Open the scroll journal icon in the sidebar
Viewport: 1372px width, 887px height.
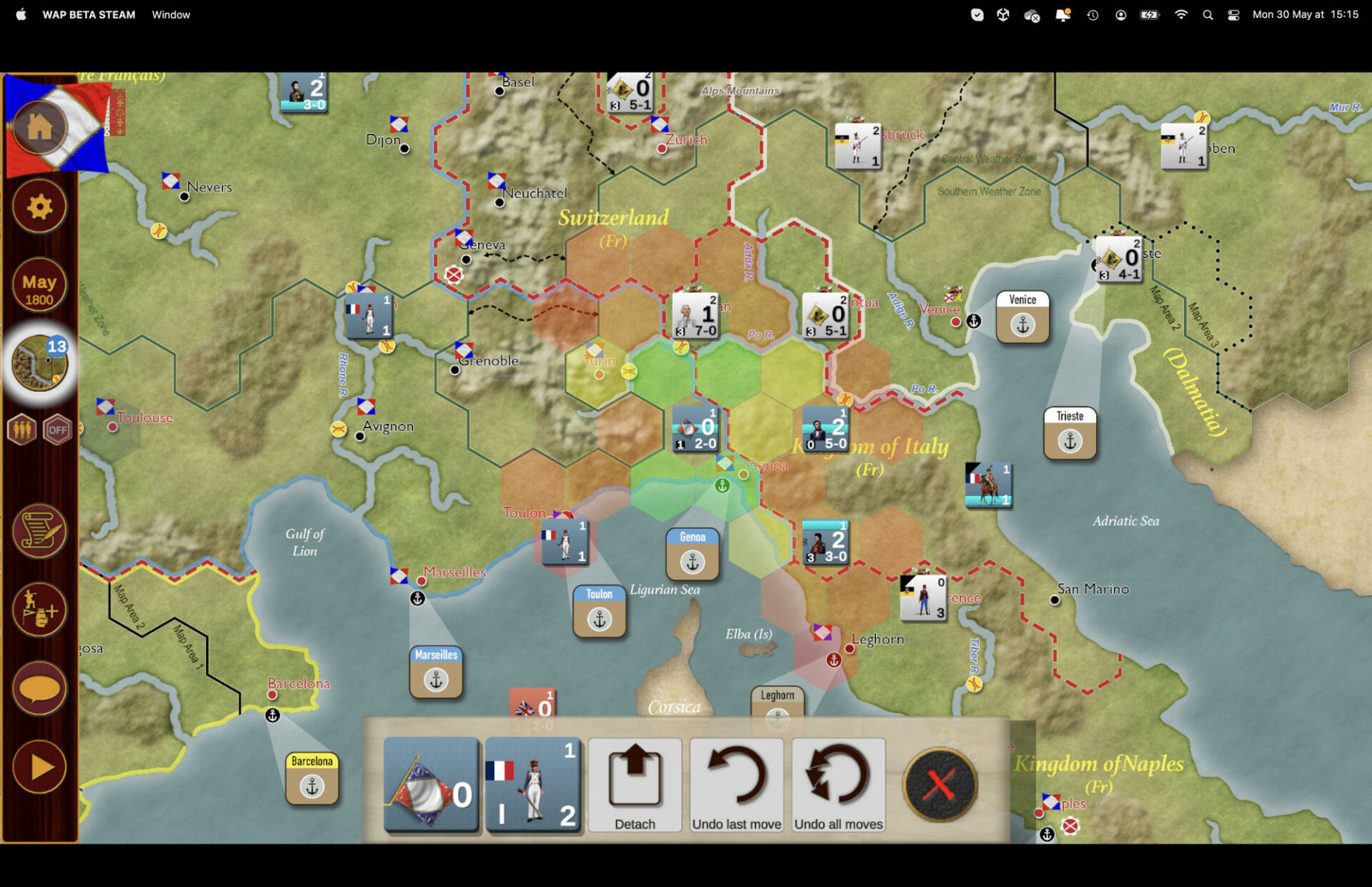[39, 530]
